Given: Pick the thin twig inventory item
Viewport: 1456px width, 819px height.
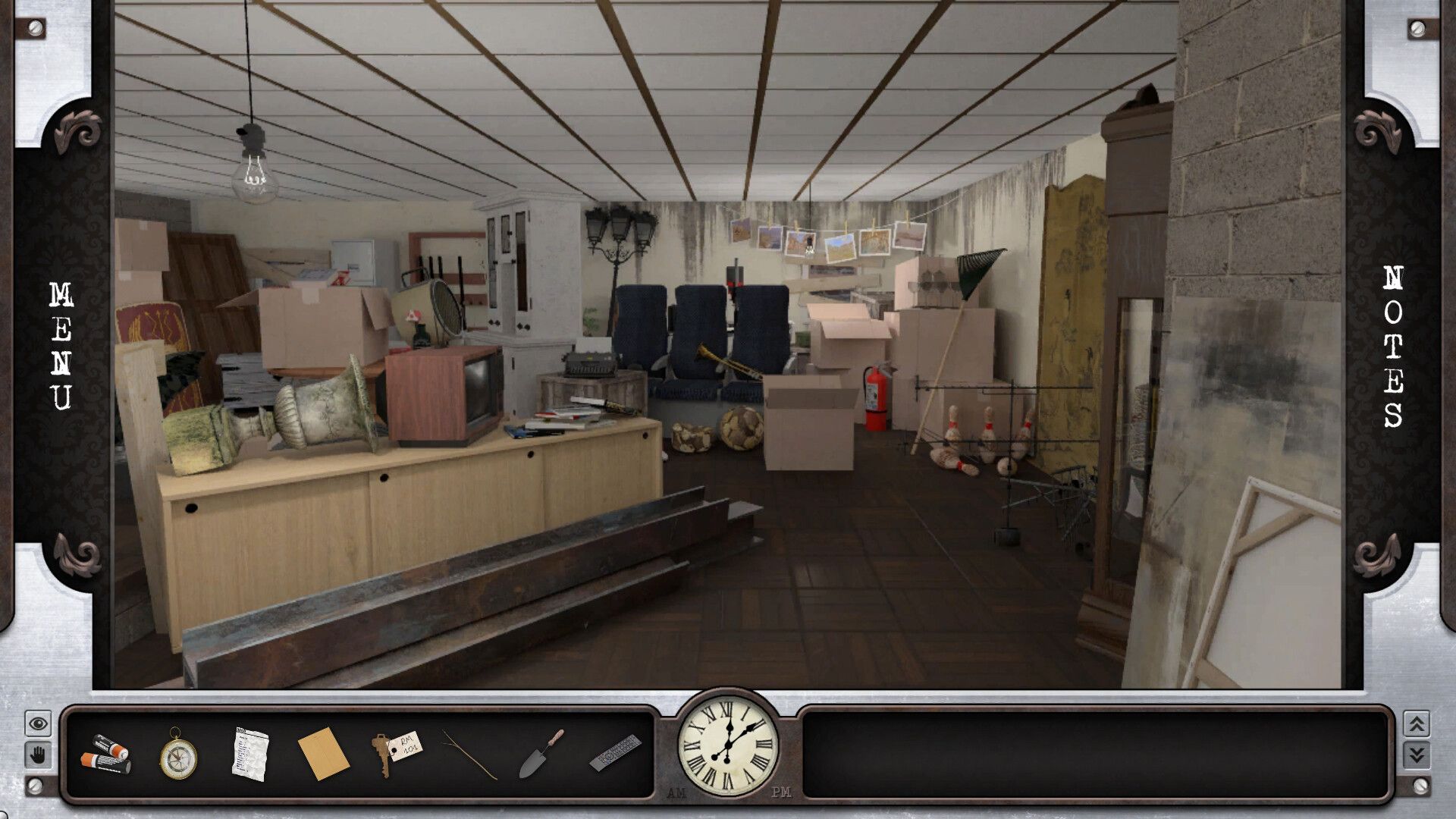Looking at the screenshot, I should 469,754.
